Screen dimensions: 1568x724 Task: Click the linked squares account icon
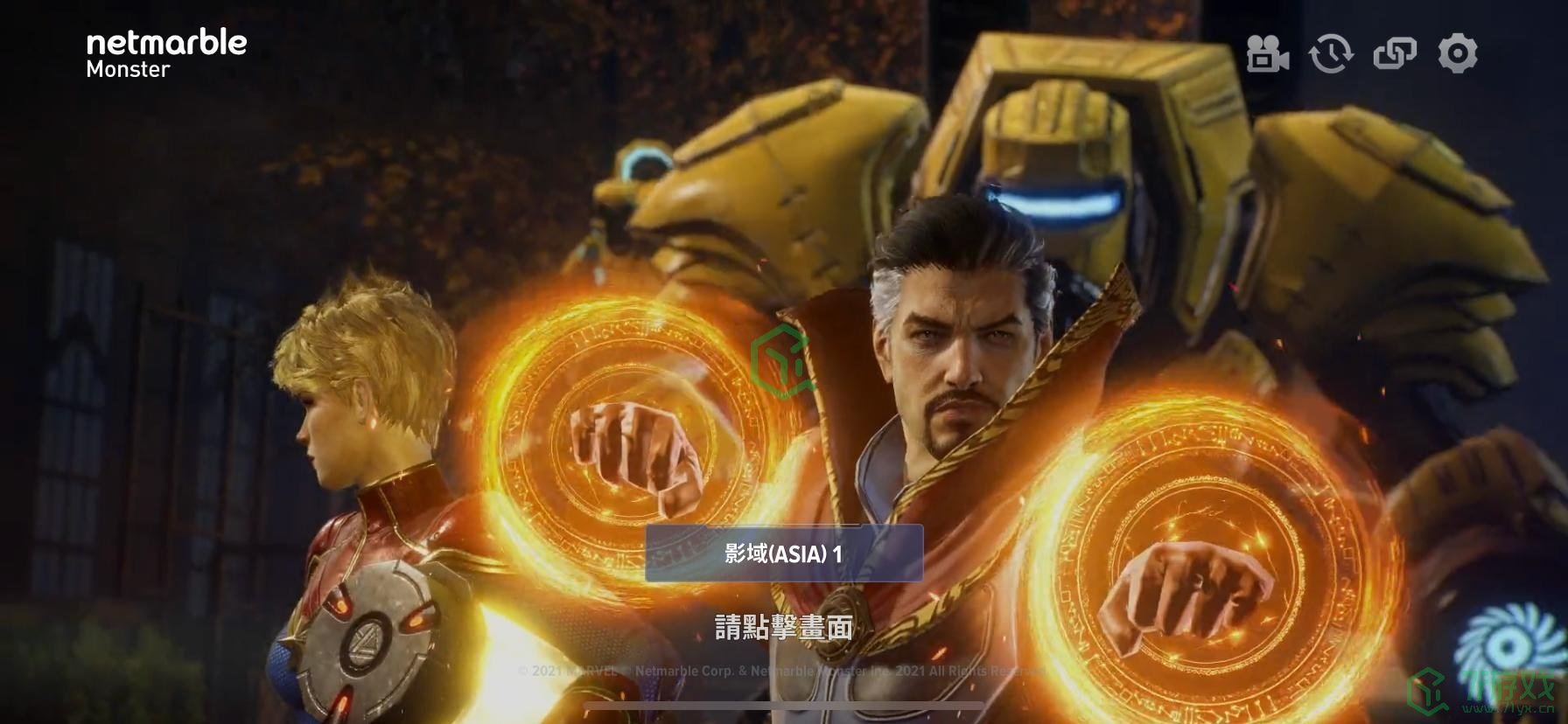(x=1394, y=53)
